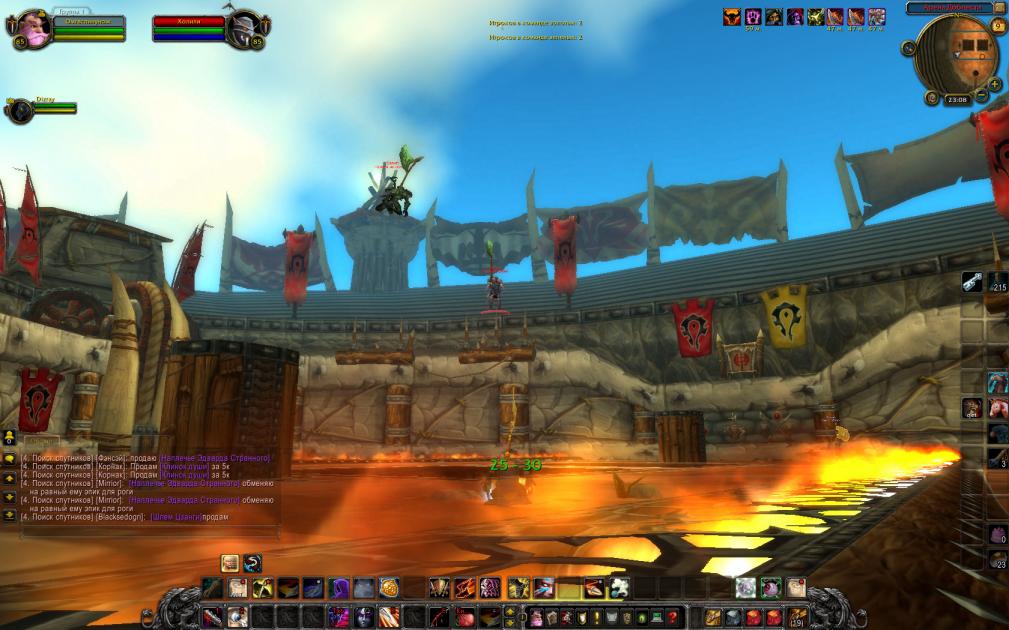Zoom in with the minimap plus button

tap(994, 84)
